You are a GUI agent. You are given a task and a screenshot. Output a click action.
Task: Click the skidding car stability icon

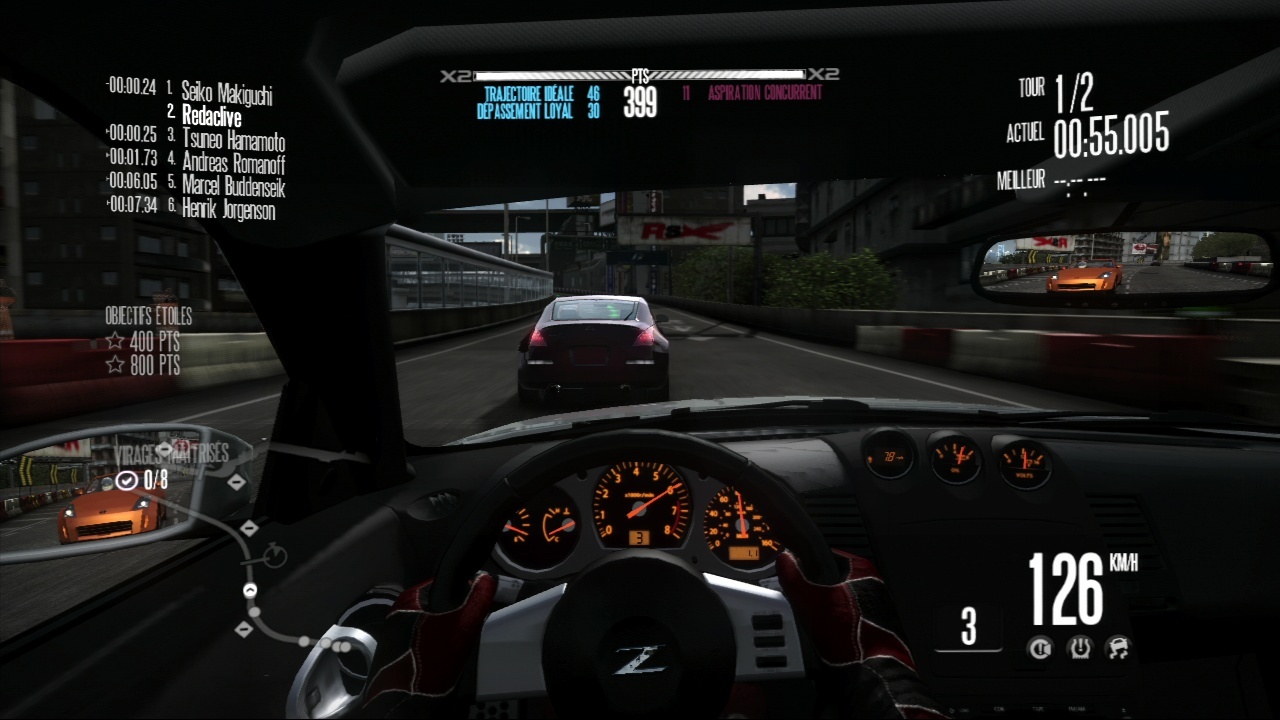coord(1117,648)
